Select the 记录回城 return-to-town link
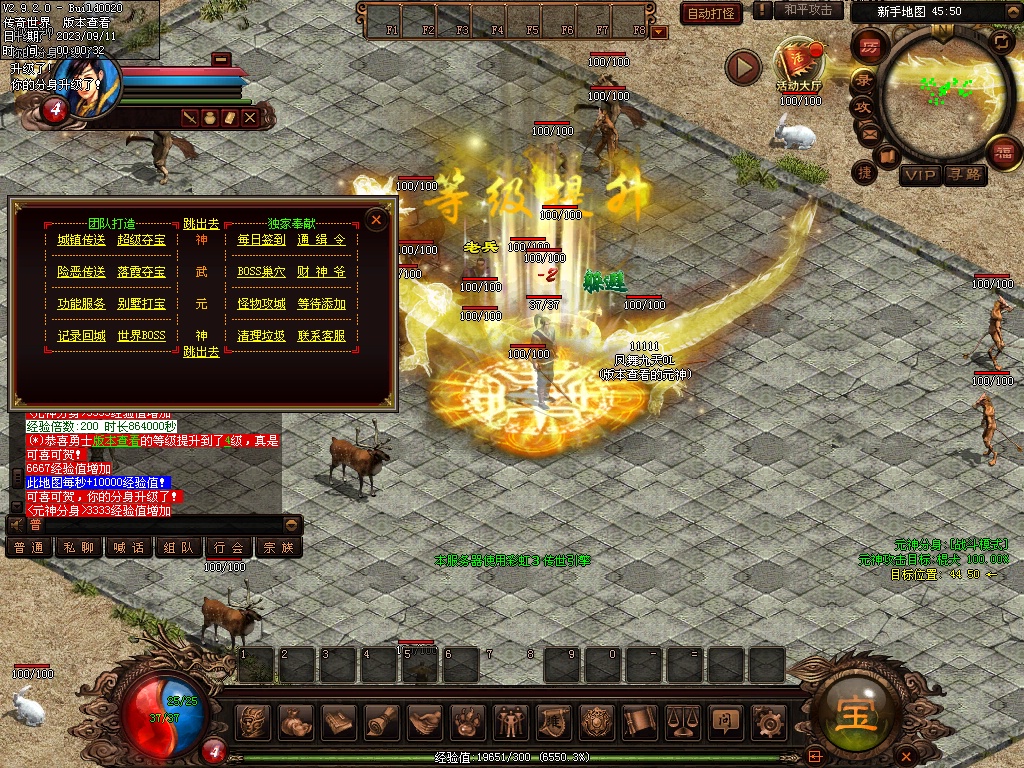 click(x=81, y=336)
